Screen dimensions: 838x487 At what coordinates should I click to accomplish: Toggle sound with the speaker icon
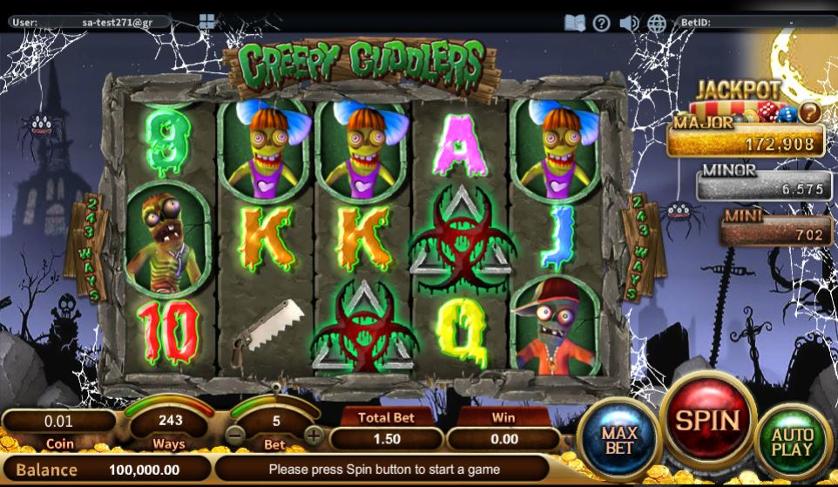[x=629, y=22]
